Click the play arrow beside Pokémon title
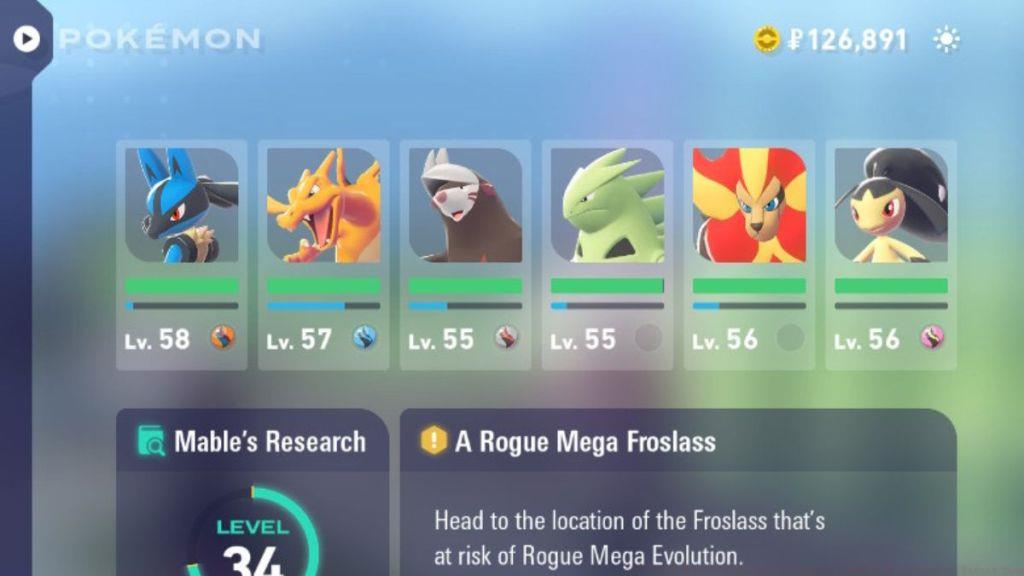Screen dimensions: 1024x576 (x=26, y=39)
